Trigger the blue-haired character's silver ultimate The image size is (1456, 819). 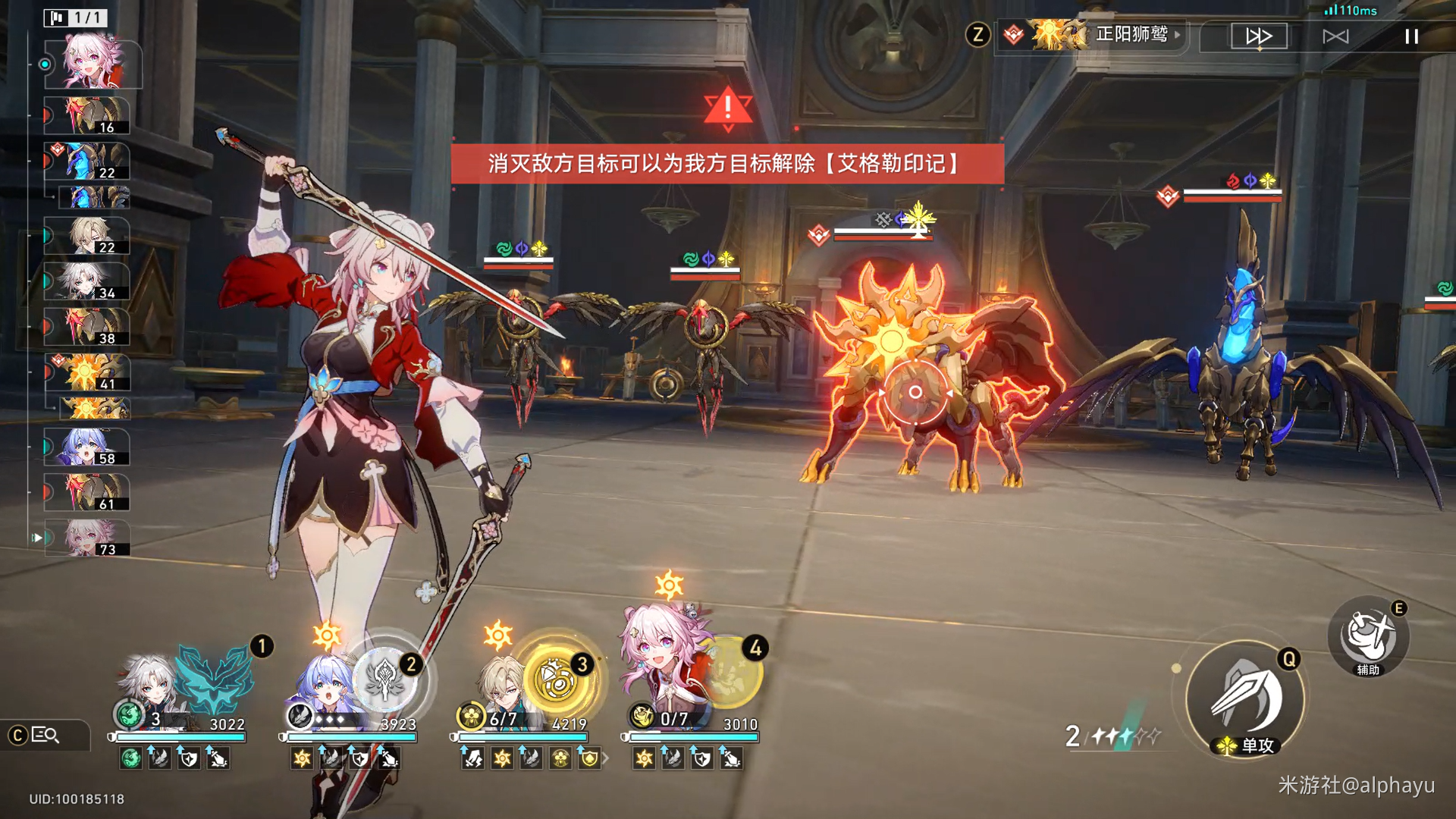click(384, 678)
